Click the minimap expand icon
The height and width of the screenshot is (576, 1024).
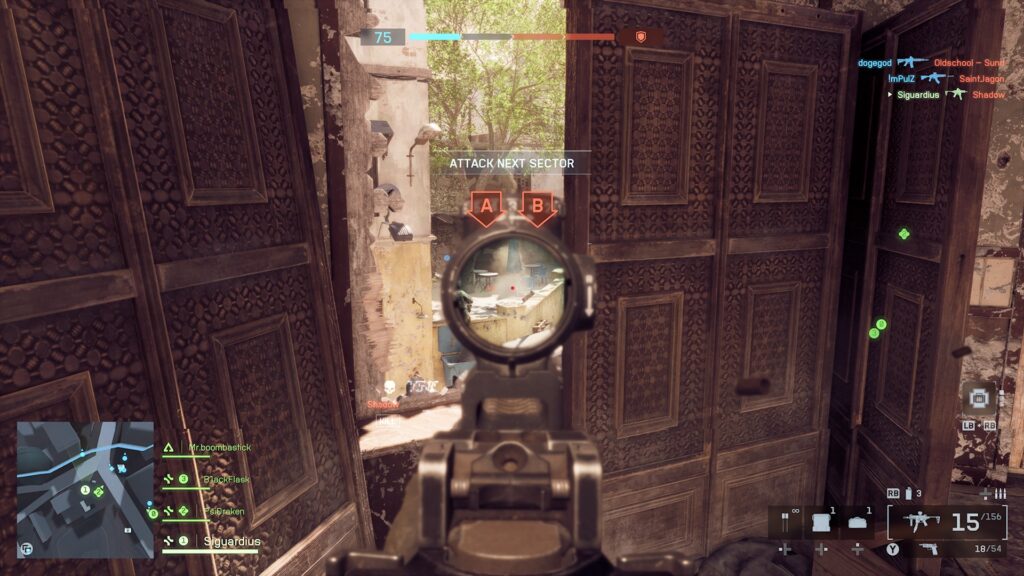[25, 548]
